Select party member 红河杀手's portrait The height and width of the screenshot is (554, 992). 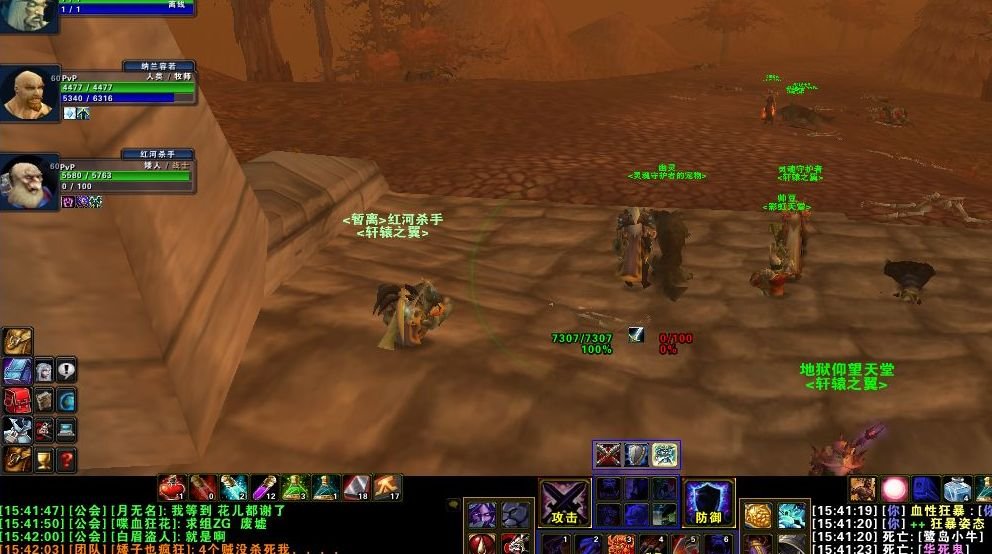[x=28, y=182]
